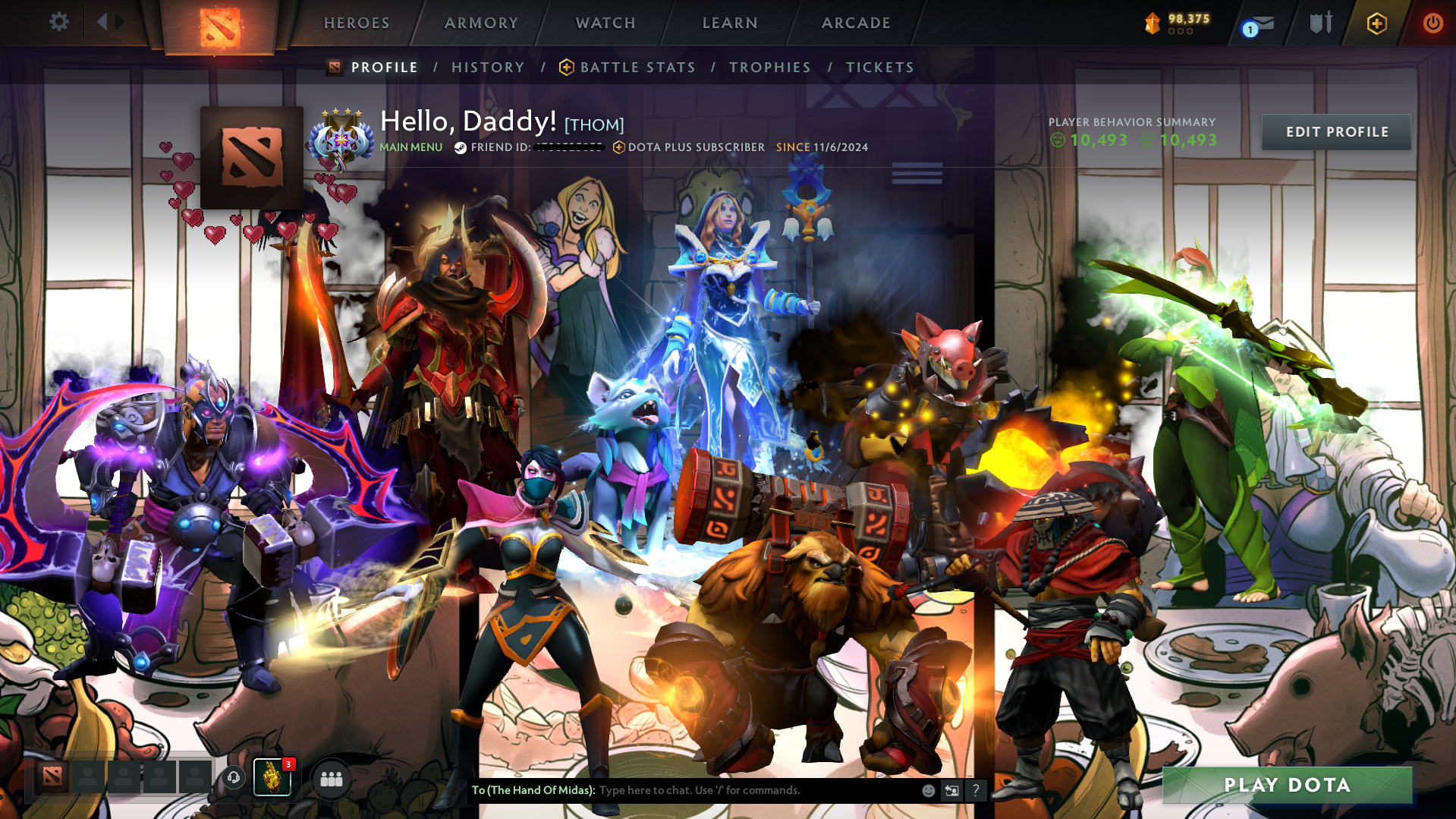Image resolution: width=1456 pixels, height=819 pixels.
Task: Click the power button to quit Dota
Action: [1432, 23]
